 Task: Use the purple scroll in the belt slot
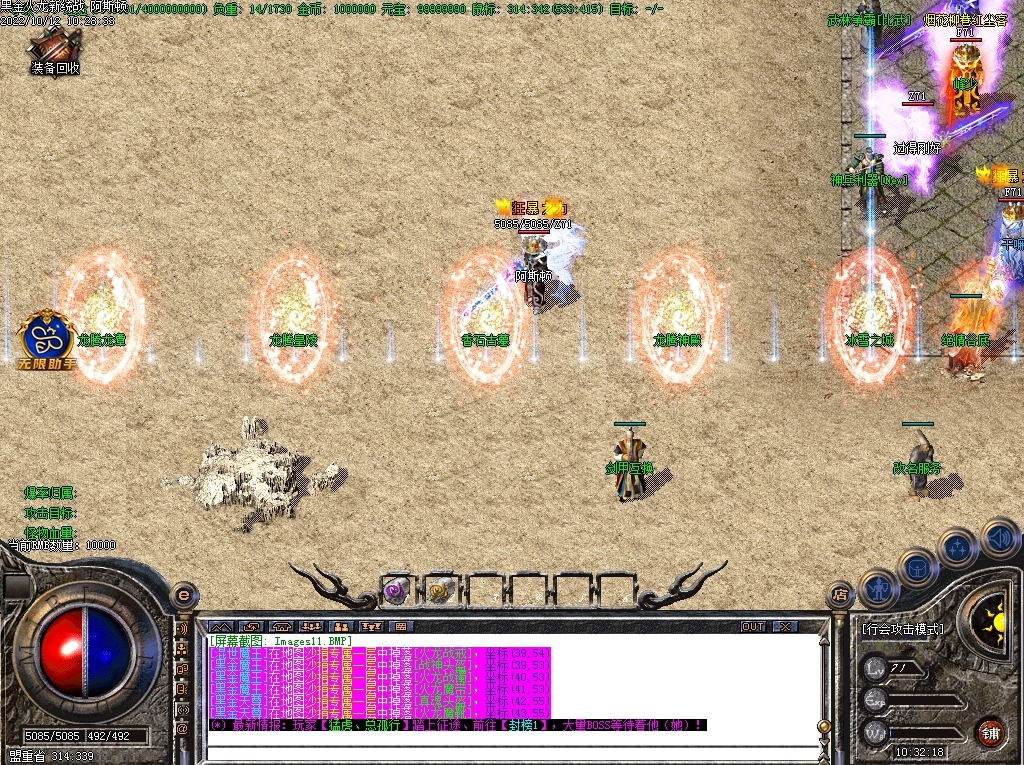point(396,591)
